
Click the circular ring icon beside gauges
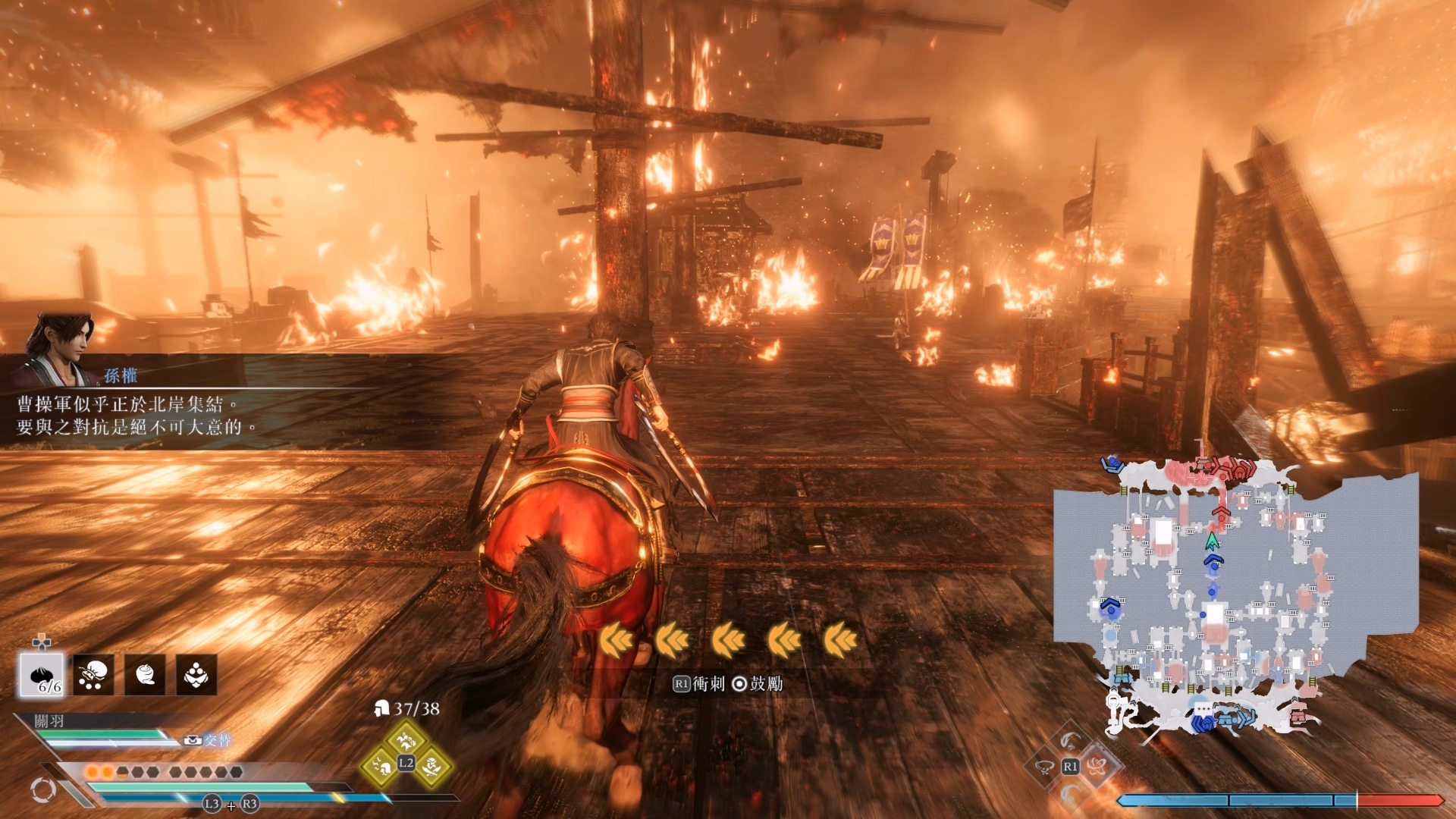(x=42, y=790)
